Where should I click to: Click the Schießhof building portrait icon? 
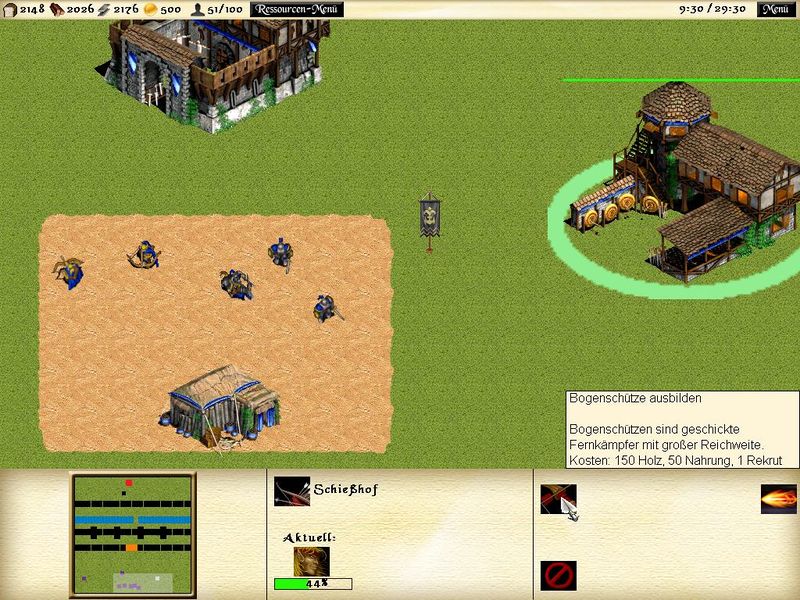(x=292, y=491)
